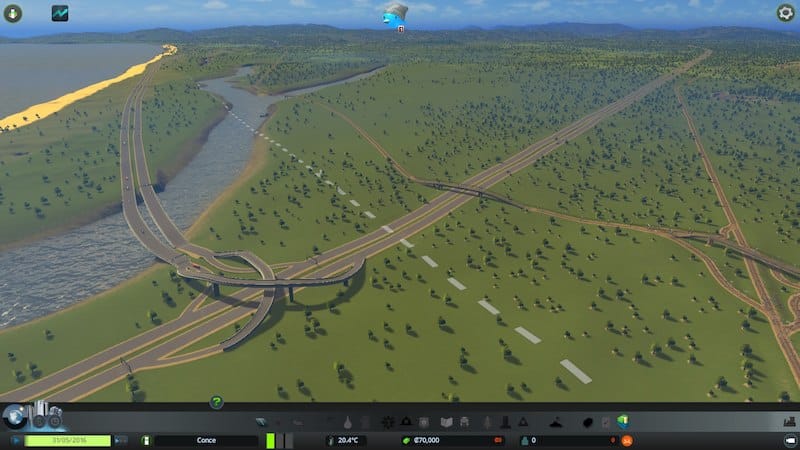
Task: Open the Roads build menu
Action: [x=262, y=423]
